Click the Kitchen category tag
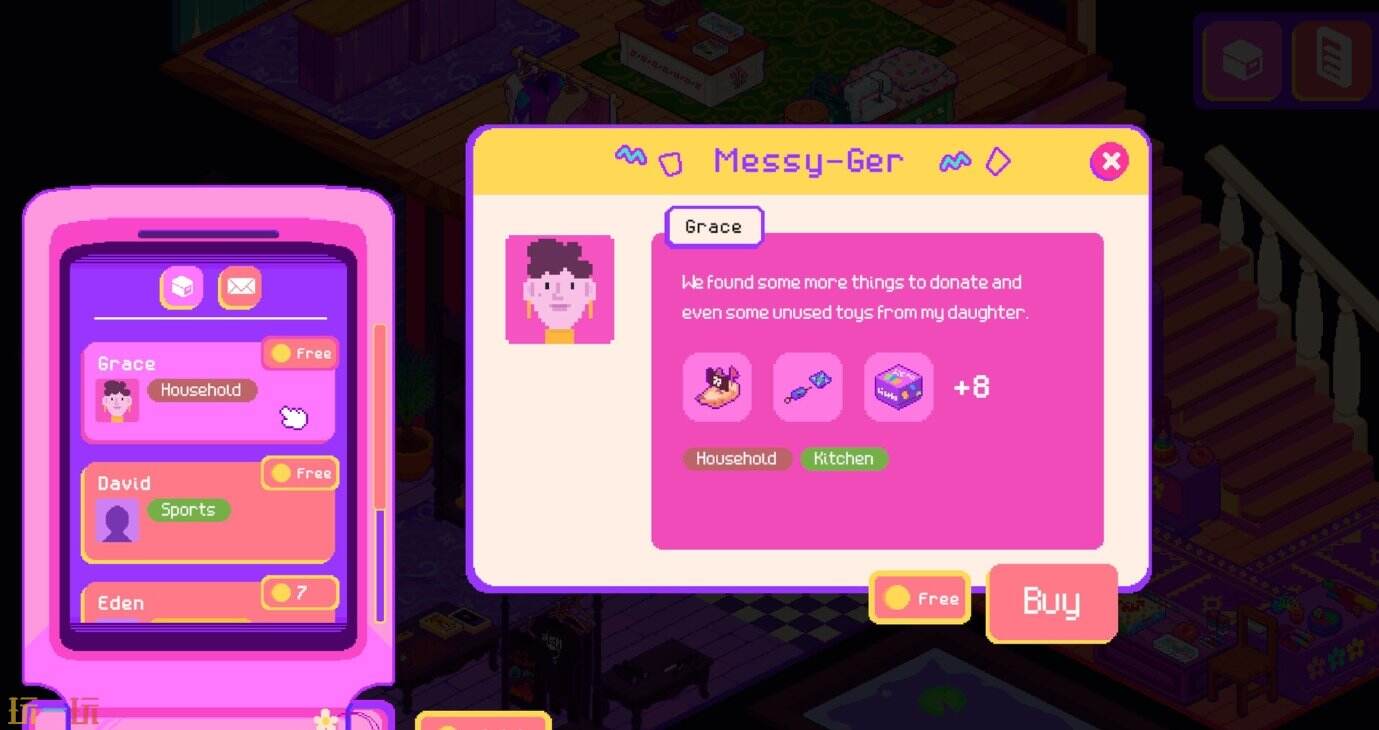Screen dimensions: 1379x730 tap(843, 459)
